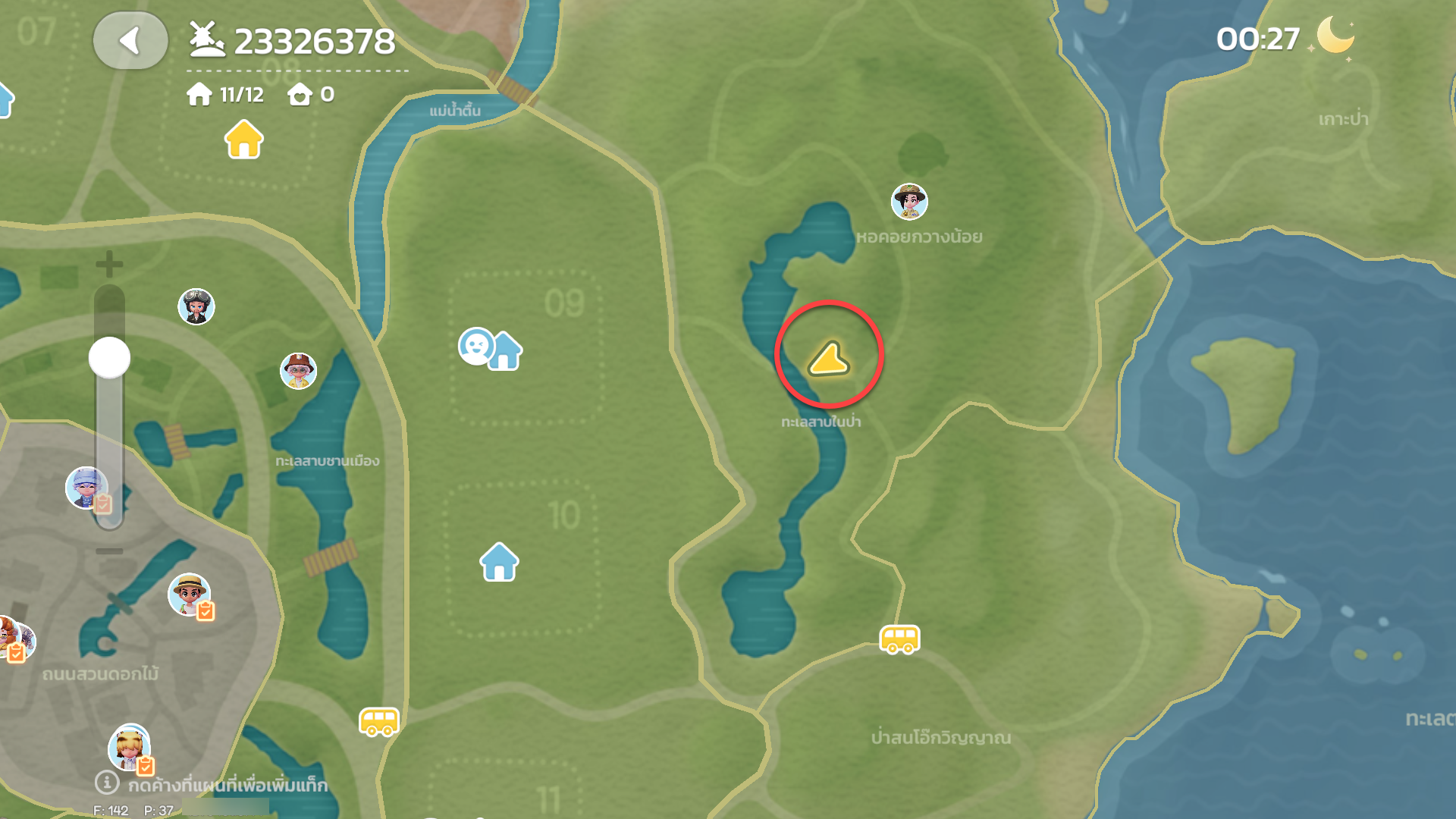The image size is (1456, 819).
Task: Open the map tag info icon
Action: 106,782
